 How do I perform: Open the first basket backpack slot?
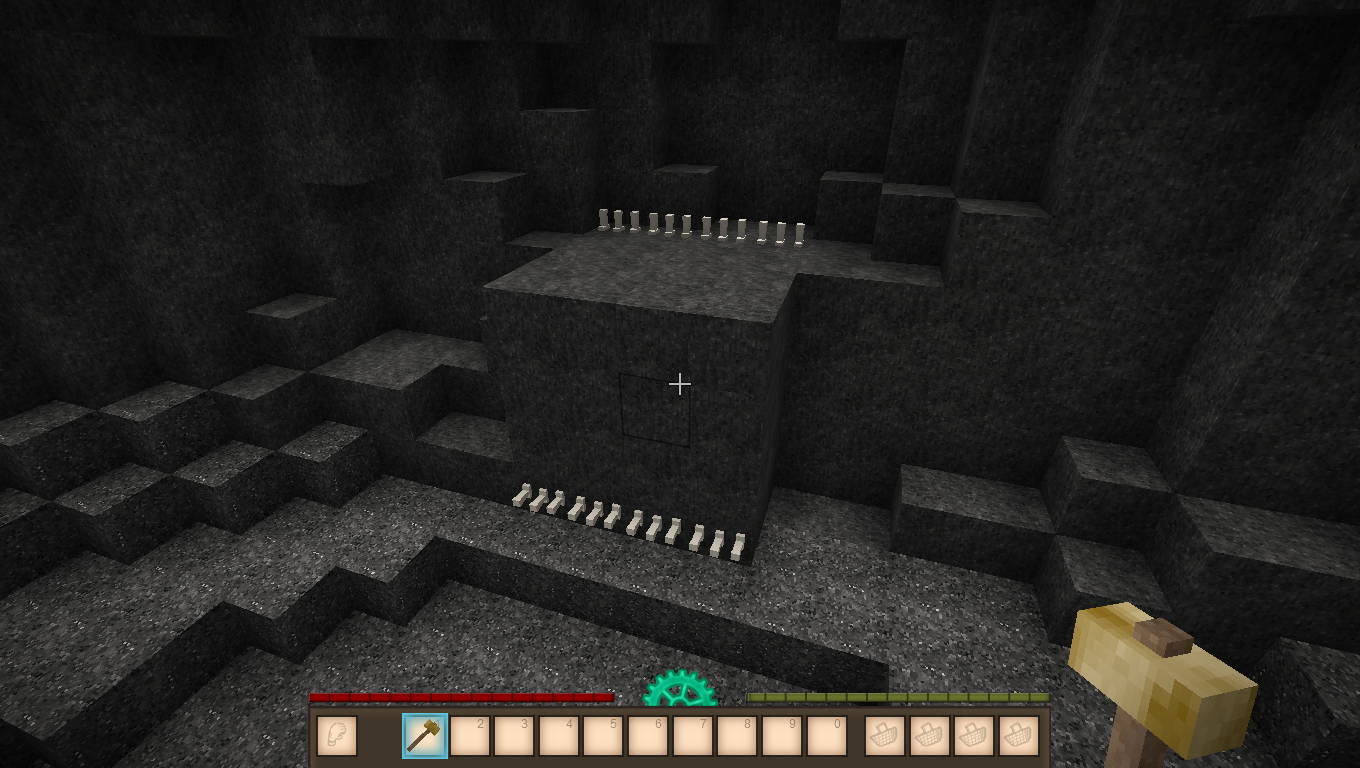(884, 735)
